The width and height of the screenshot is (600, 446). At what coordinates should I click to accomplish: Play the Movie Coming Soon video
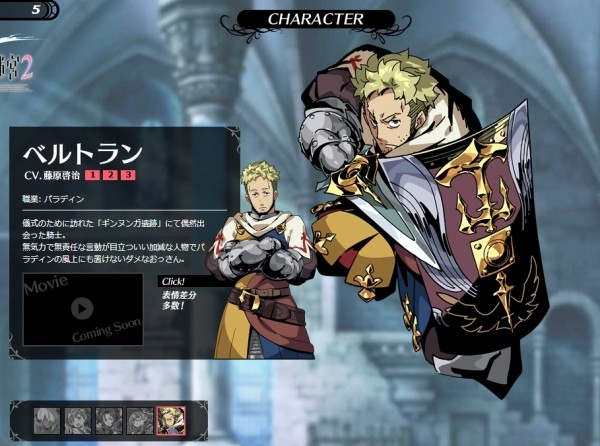click(82, 309)
